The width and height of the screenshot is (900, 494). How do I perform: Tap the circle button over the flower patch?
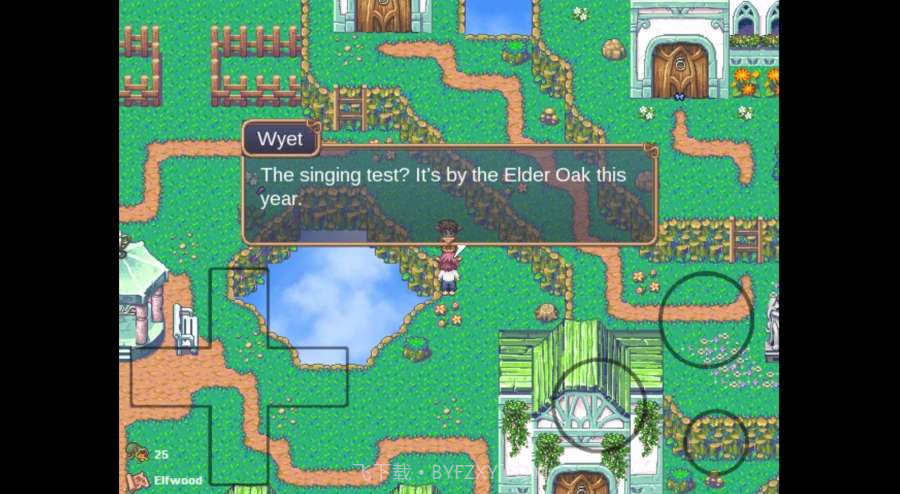pyautogui.click(x=706, y=318)
